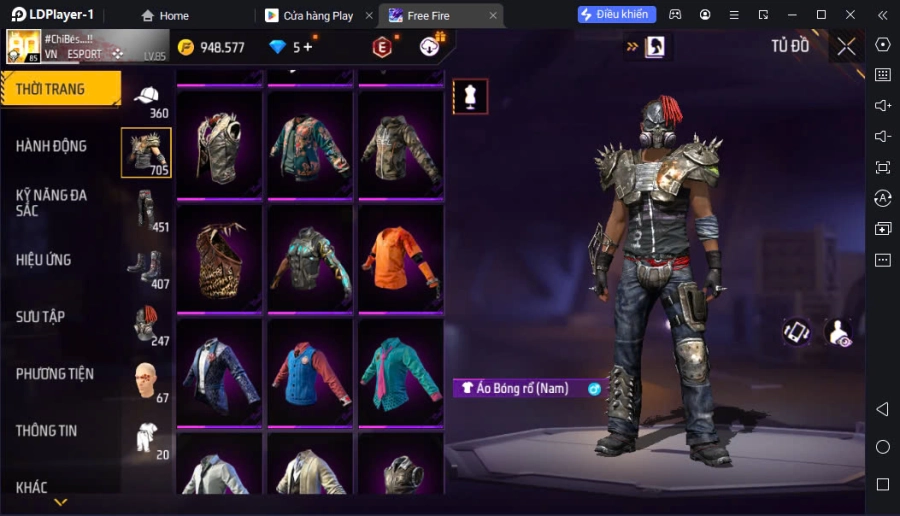Toggle the character visibility eye icon
The width and height of the screenshot is (900, 516).
click(x=838, y=333)
